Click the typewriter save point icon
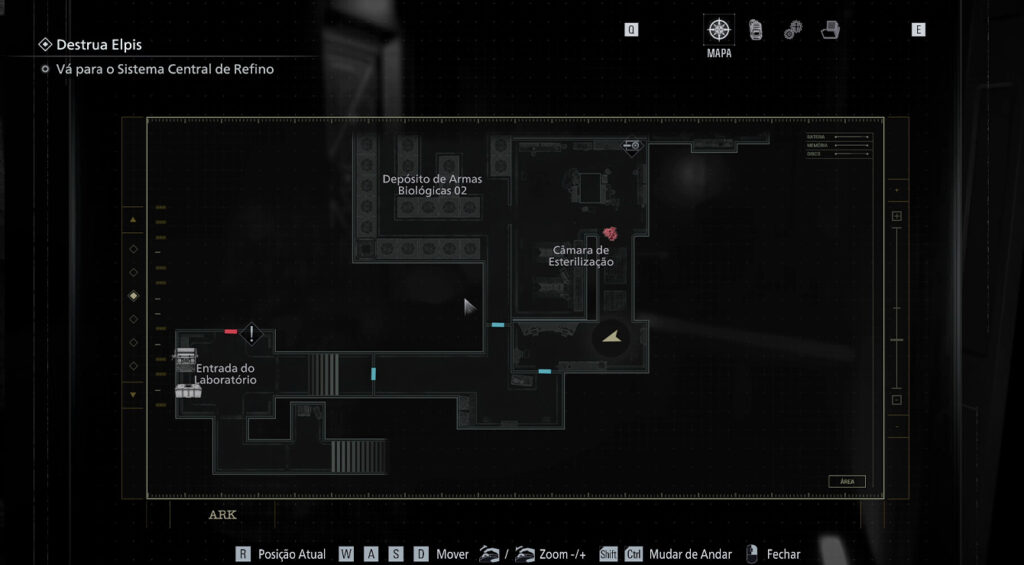The width and height of the screenshot is (1024, 565). coord(184,356)
